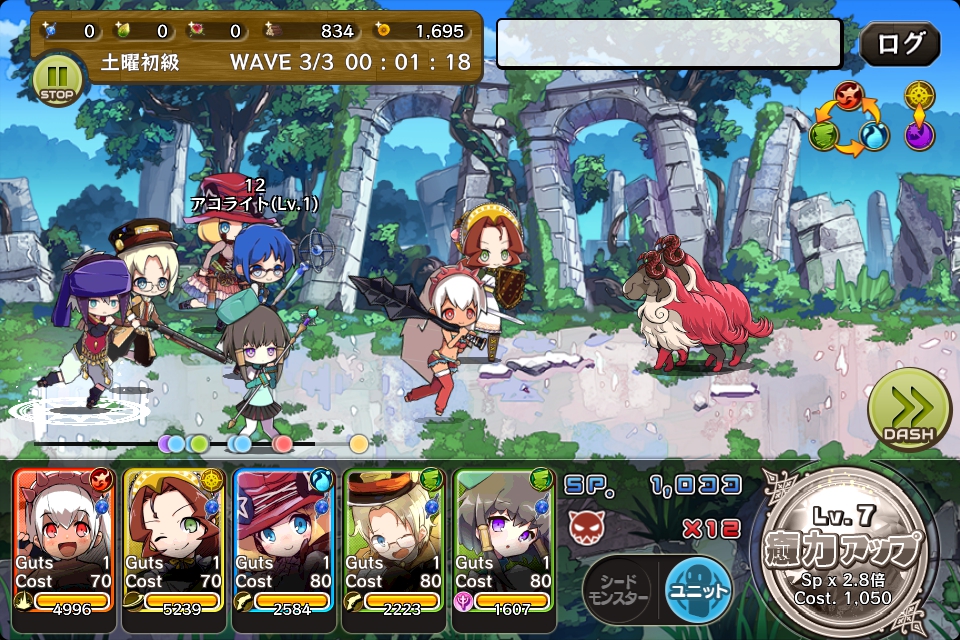Deploy the brown-haired winking unit card

174,540
